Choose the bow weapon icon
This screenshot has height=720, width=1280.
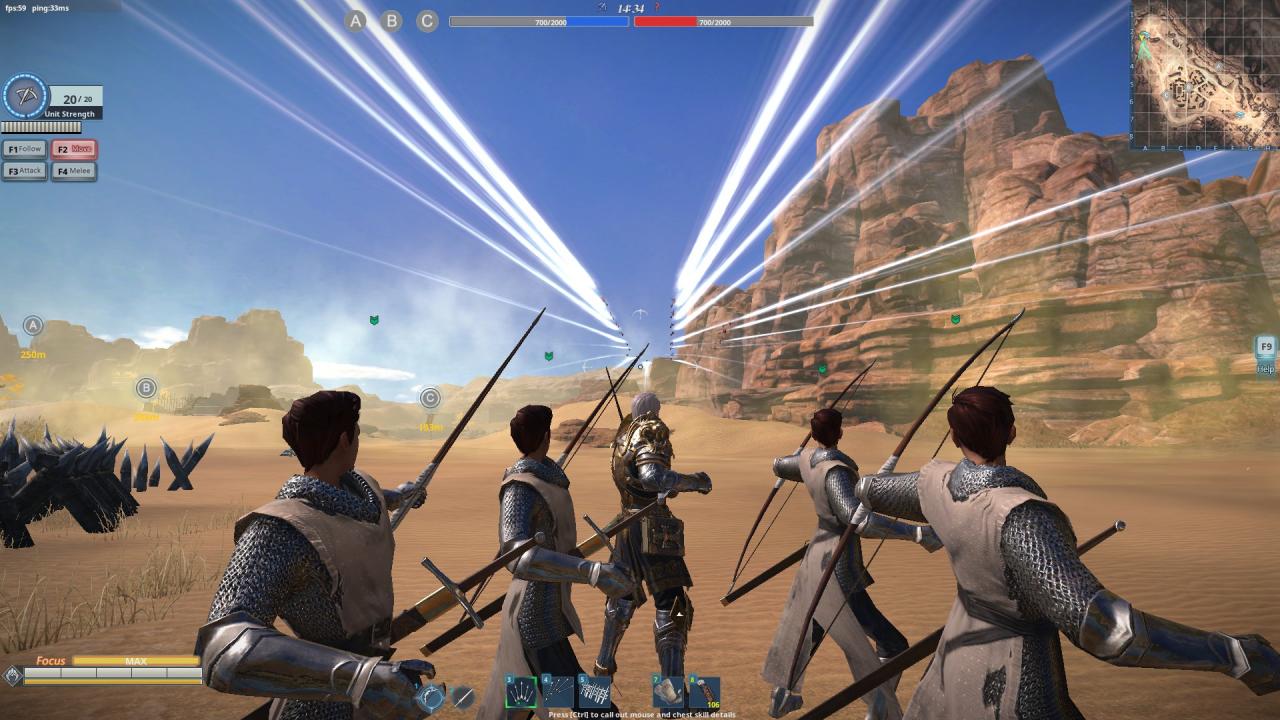tap(431, 697)
